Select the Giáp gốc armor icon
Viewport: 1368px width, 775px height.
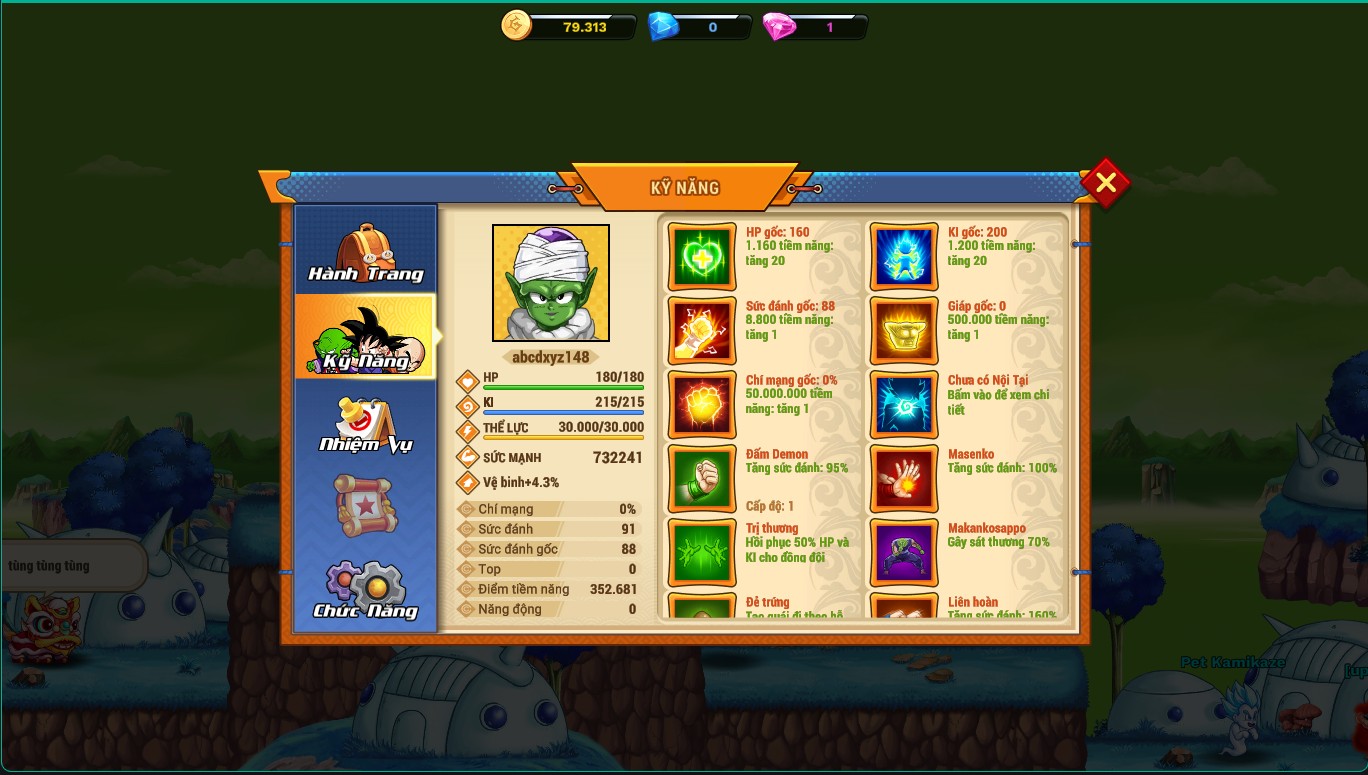[x=904, y=331]
